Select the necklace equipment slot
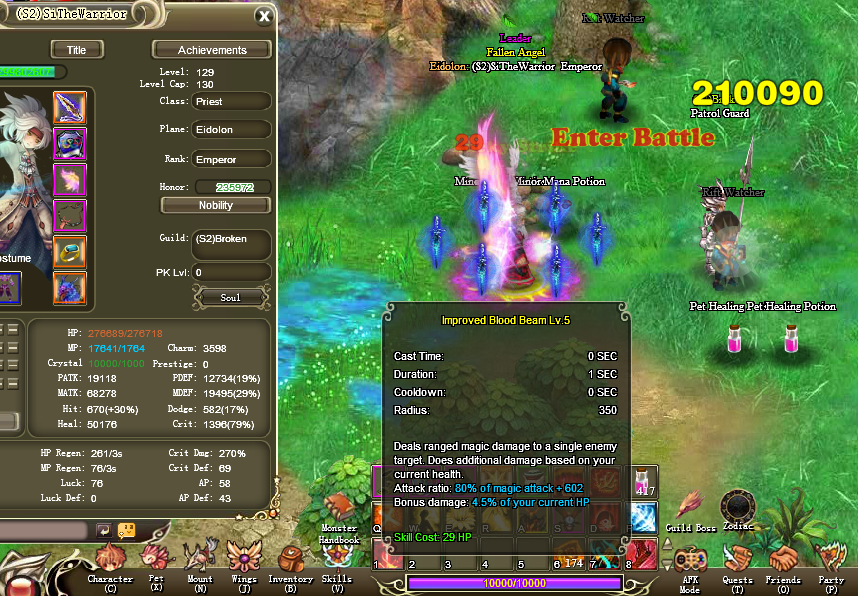The width and height of the screenshot is (858, 598). 69,216
